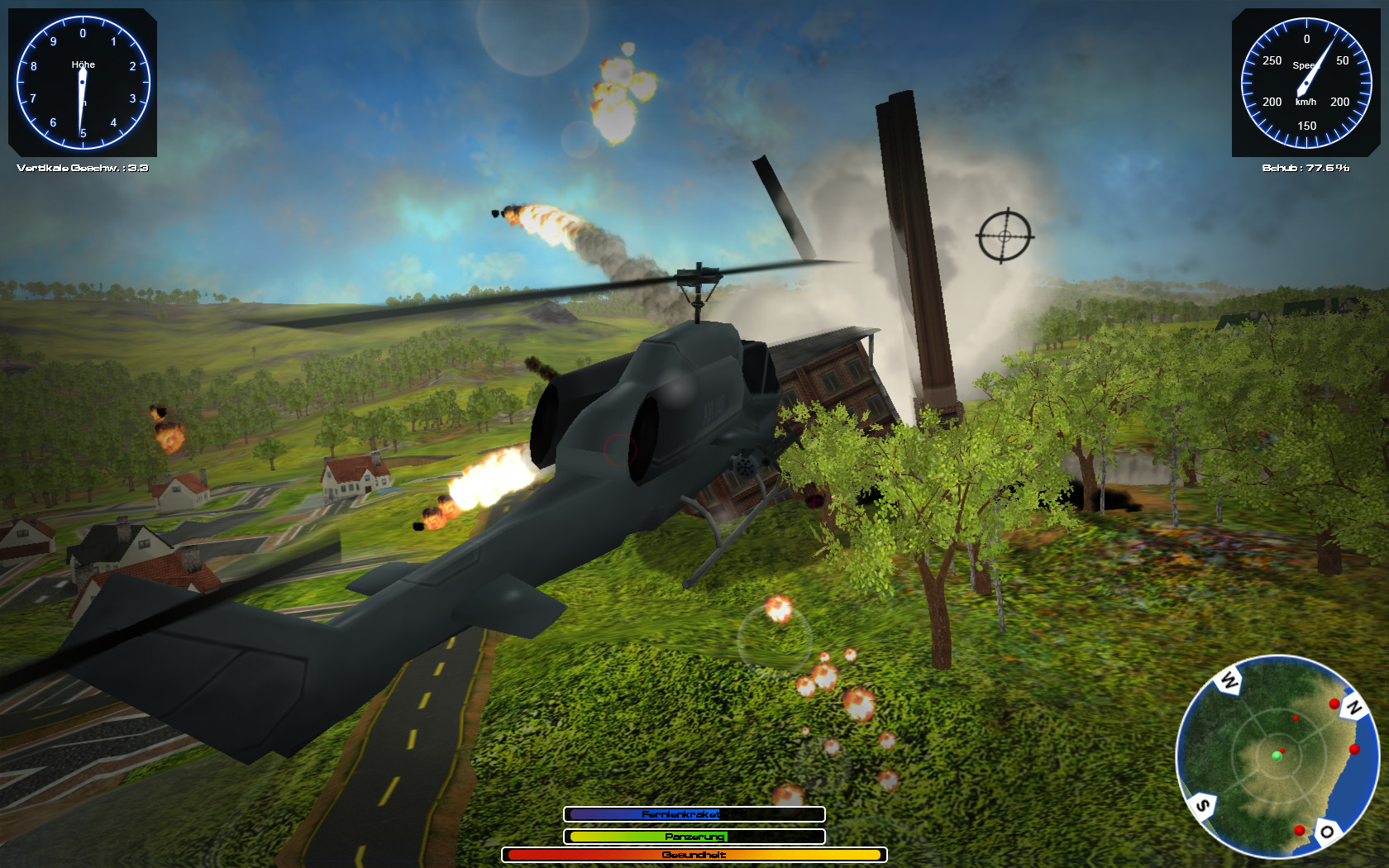The width and height of the screenshot is (1389, 868).
Task: Click the green player dot on the minimap
Action: click(x=1278, y=757)
